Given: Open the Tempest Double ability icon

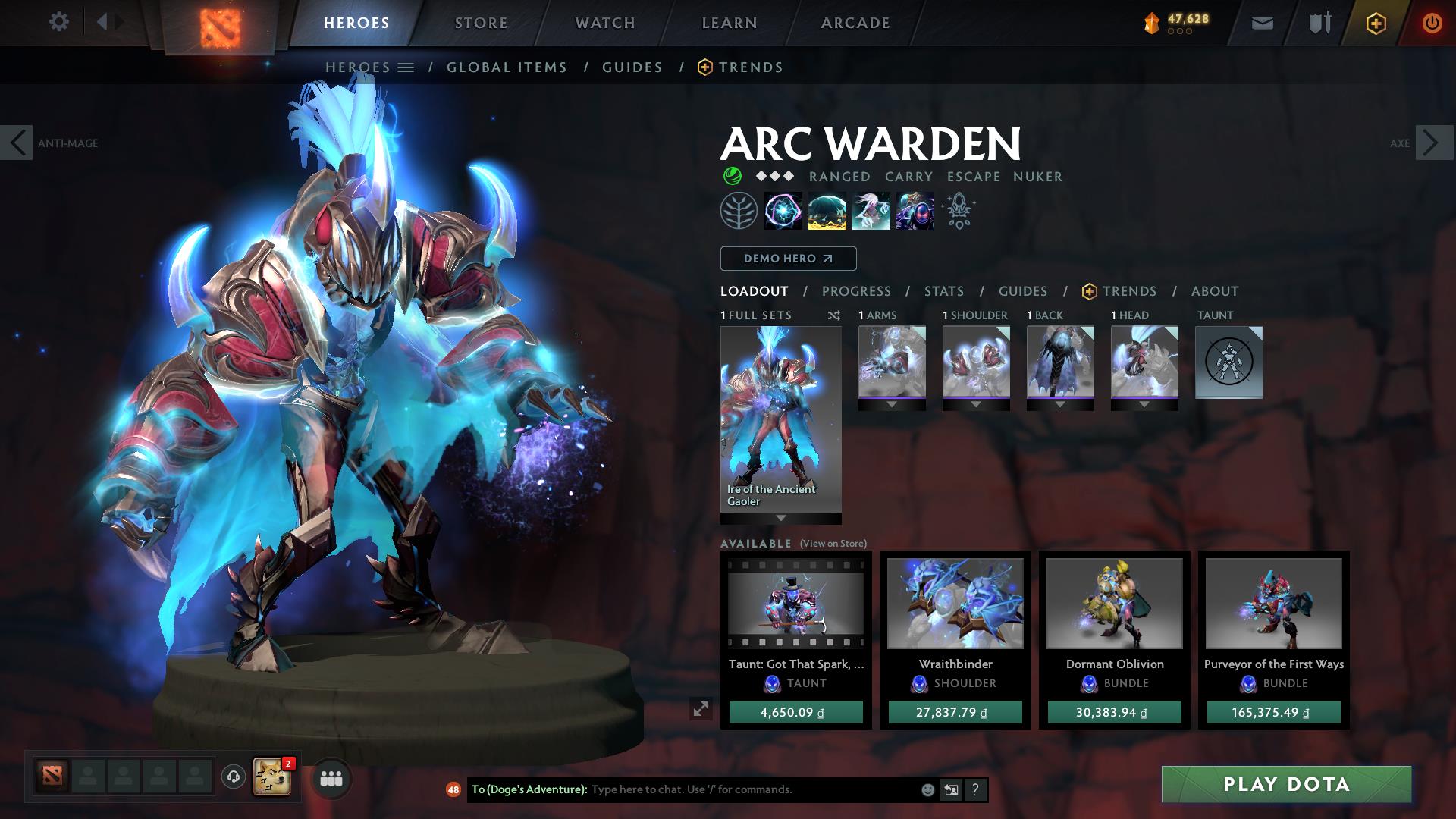Looking at the screenshot, I should (x=915, y=212).
